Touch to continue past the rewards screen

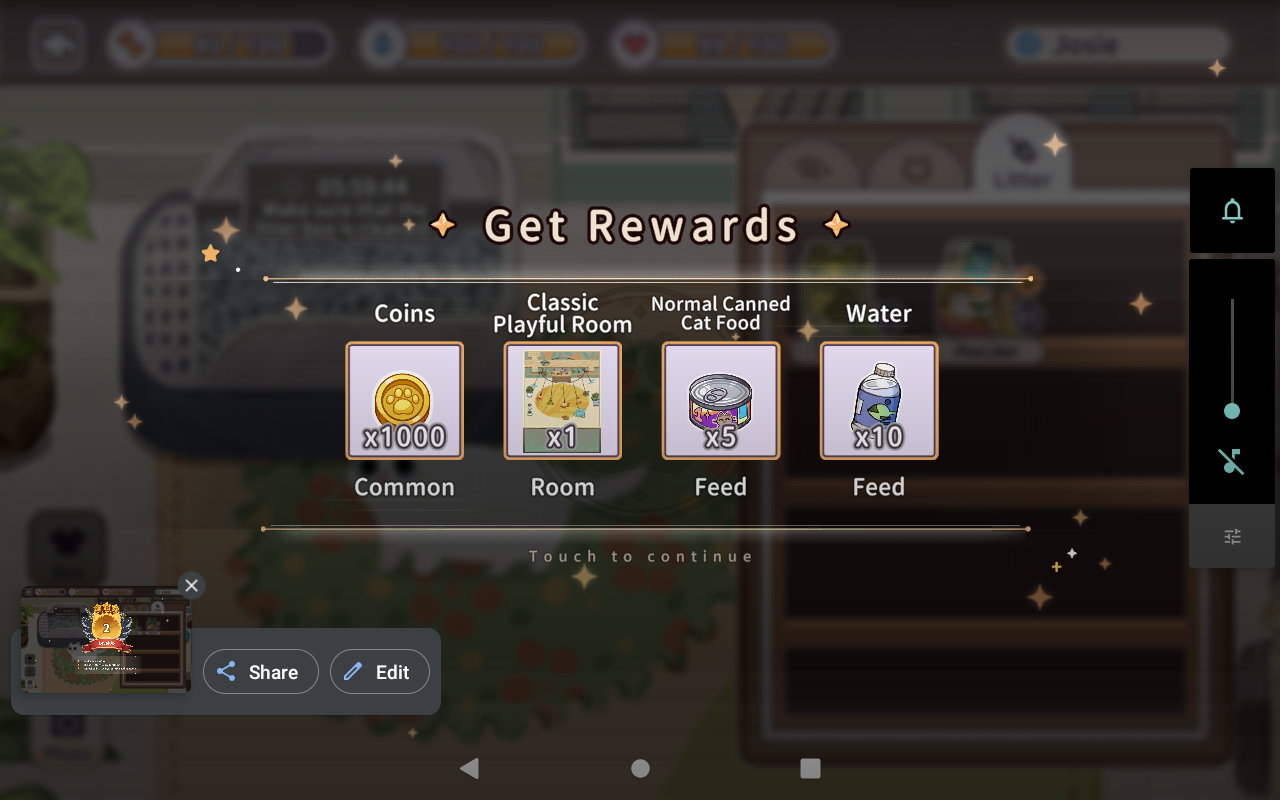(x=640, y=556)
